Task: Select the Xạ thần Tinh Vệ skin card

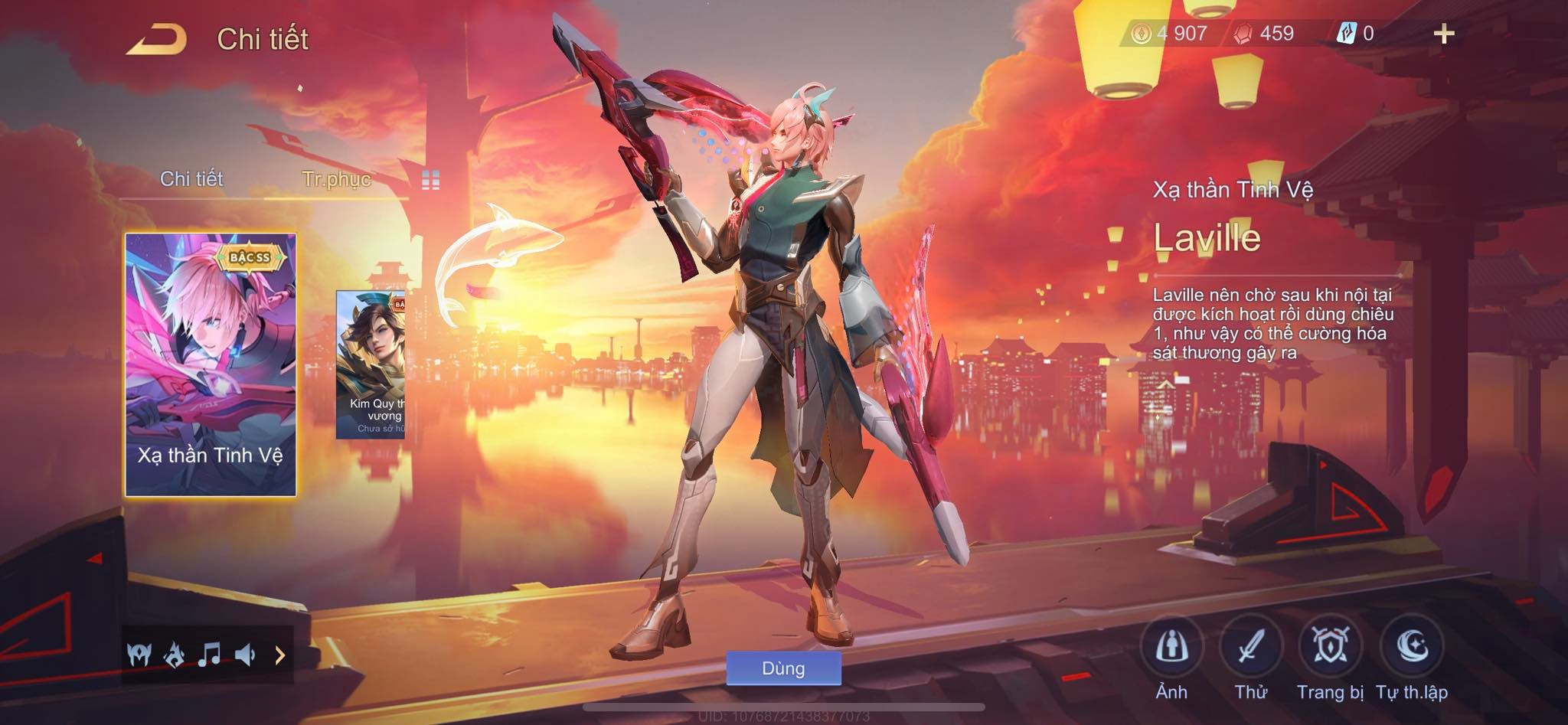Action: [211, 364]
